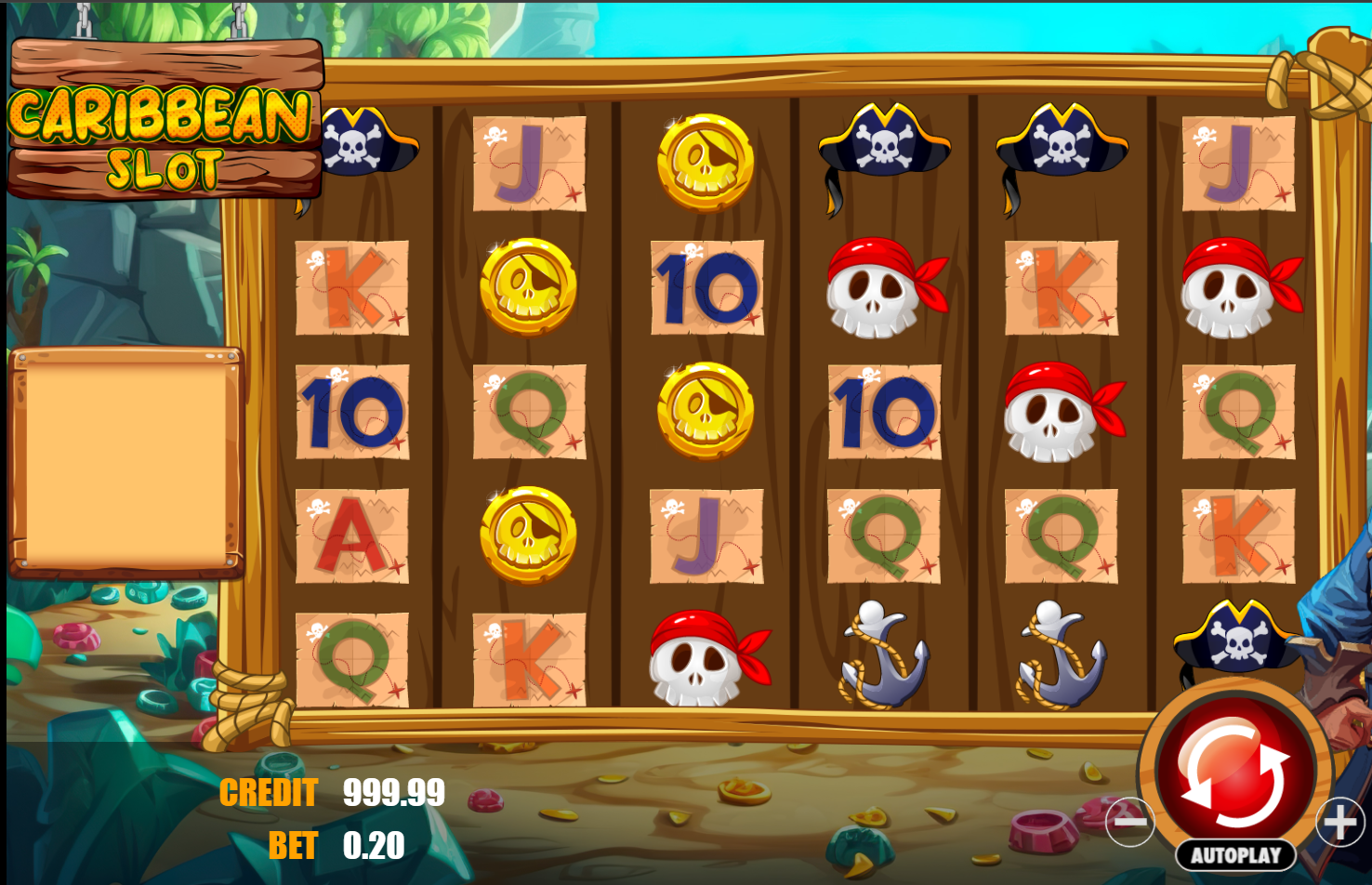
Task: Click the BET label to change wager
Action: pyautogui.click(x=293, y=845)
